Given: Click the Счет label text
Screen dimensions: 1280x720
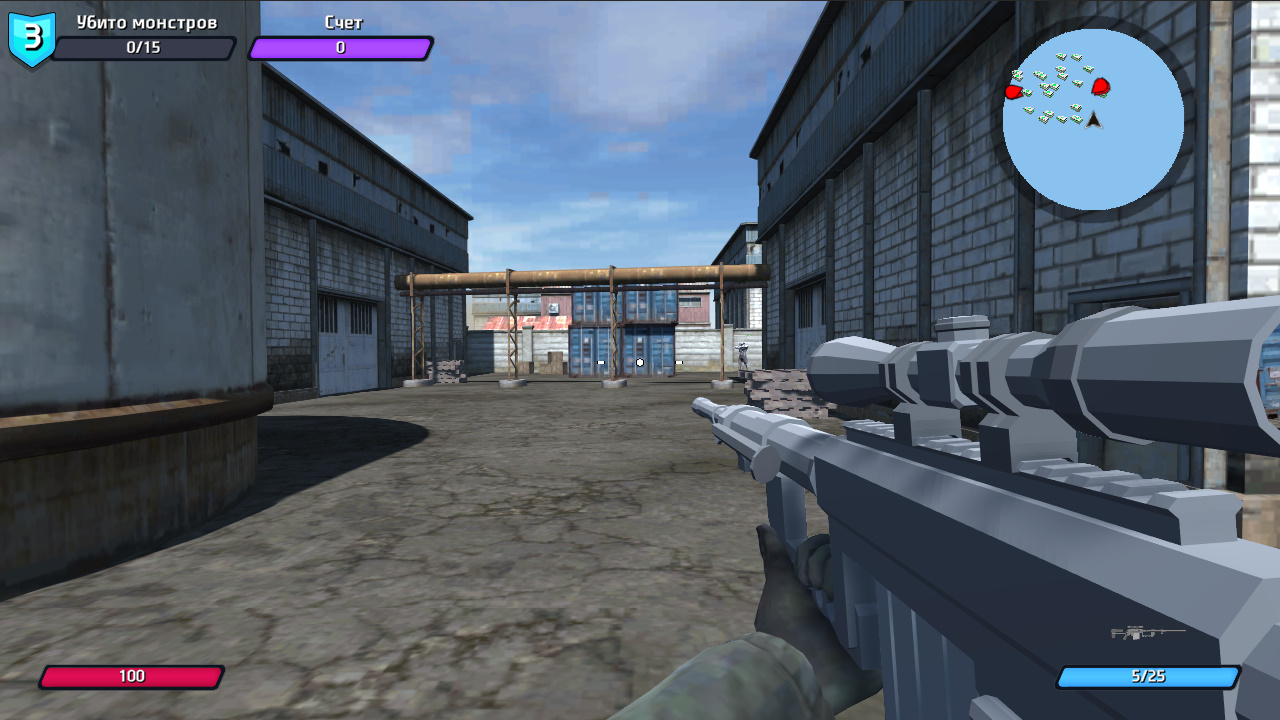Looking at the screenshot, I should [339, 20].
